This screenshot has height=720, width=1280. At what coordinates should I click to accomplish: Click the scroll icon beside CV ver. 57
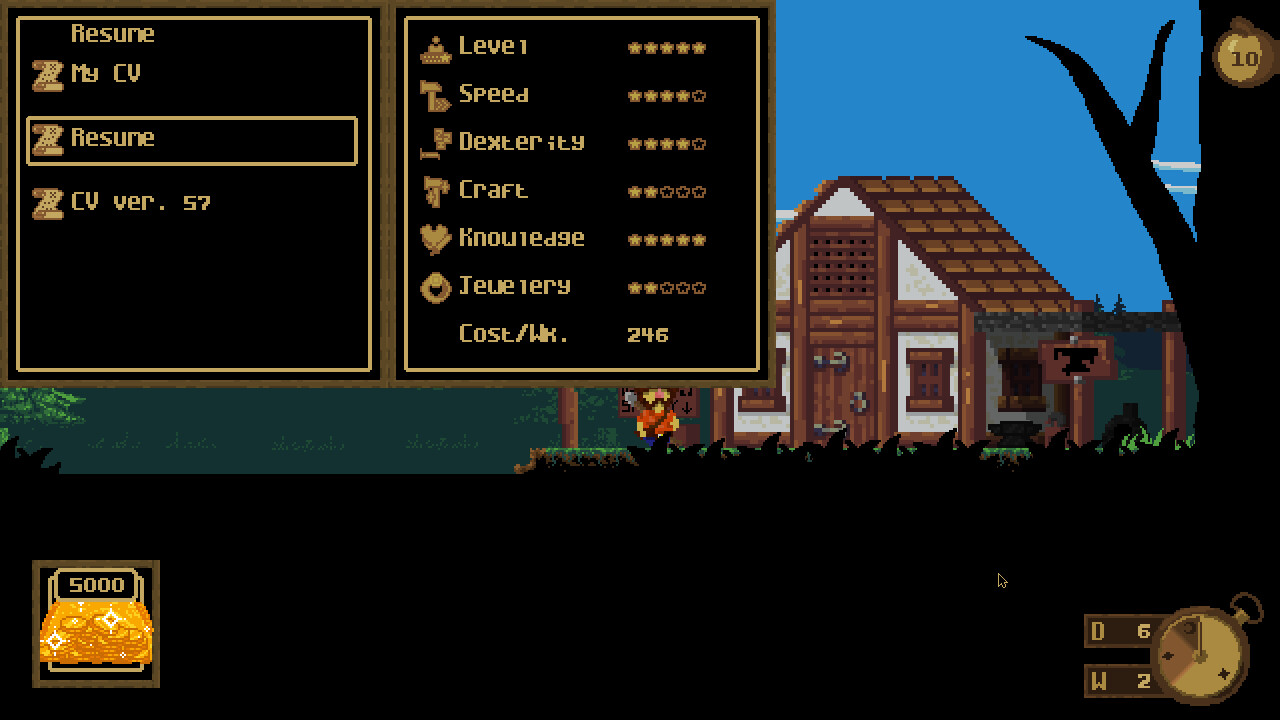point(46,201)
